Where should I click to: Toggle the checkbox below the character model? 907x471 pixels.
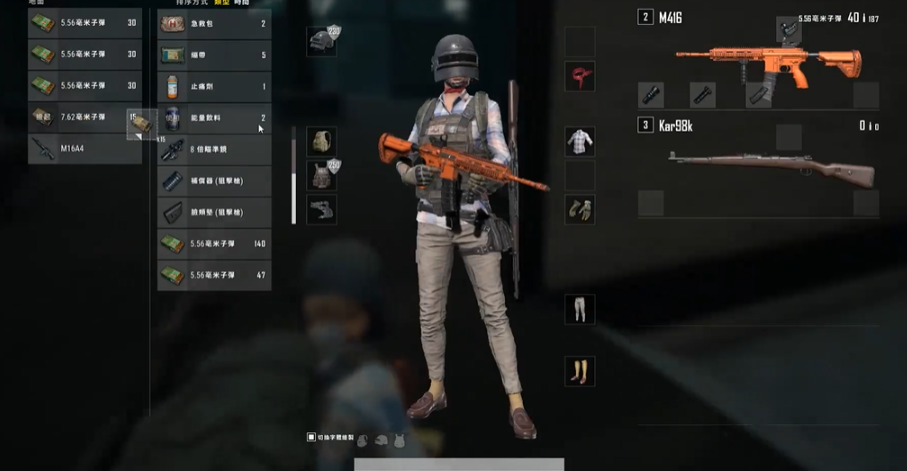312,437
